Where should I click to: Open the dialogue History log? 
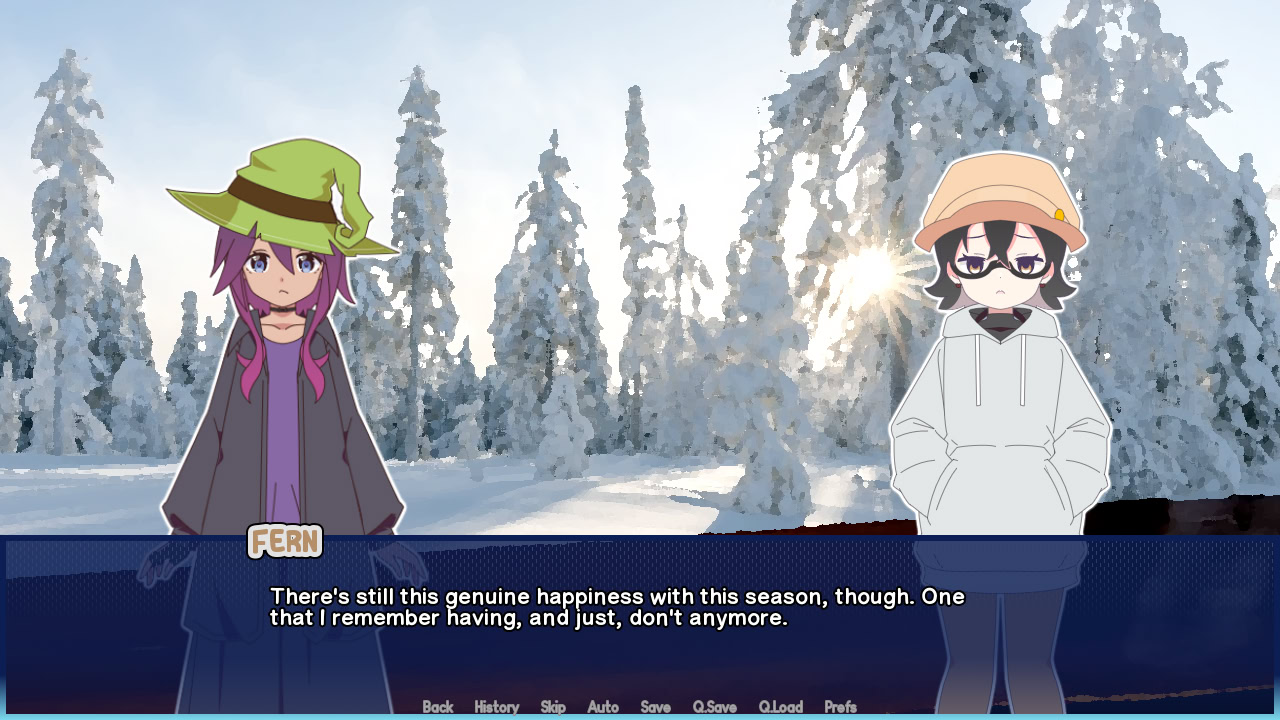coord(496,707)
